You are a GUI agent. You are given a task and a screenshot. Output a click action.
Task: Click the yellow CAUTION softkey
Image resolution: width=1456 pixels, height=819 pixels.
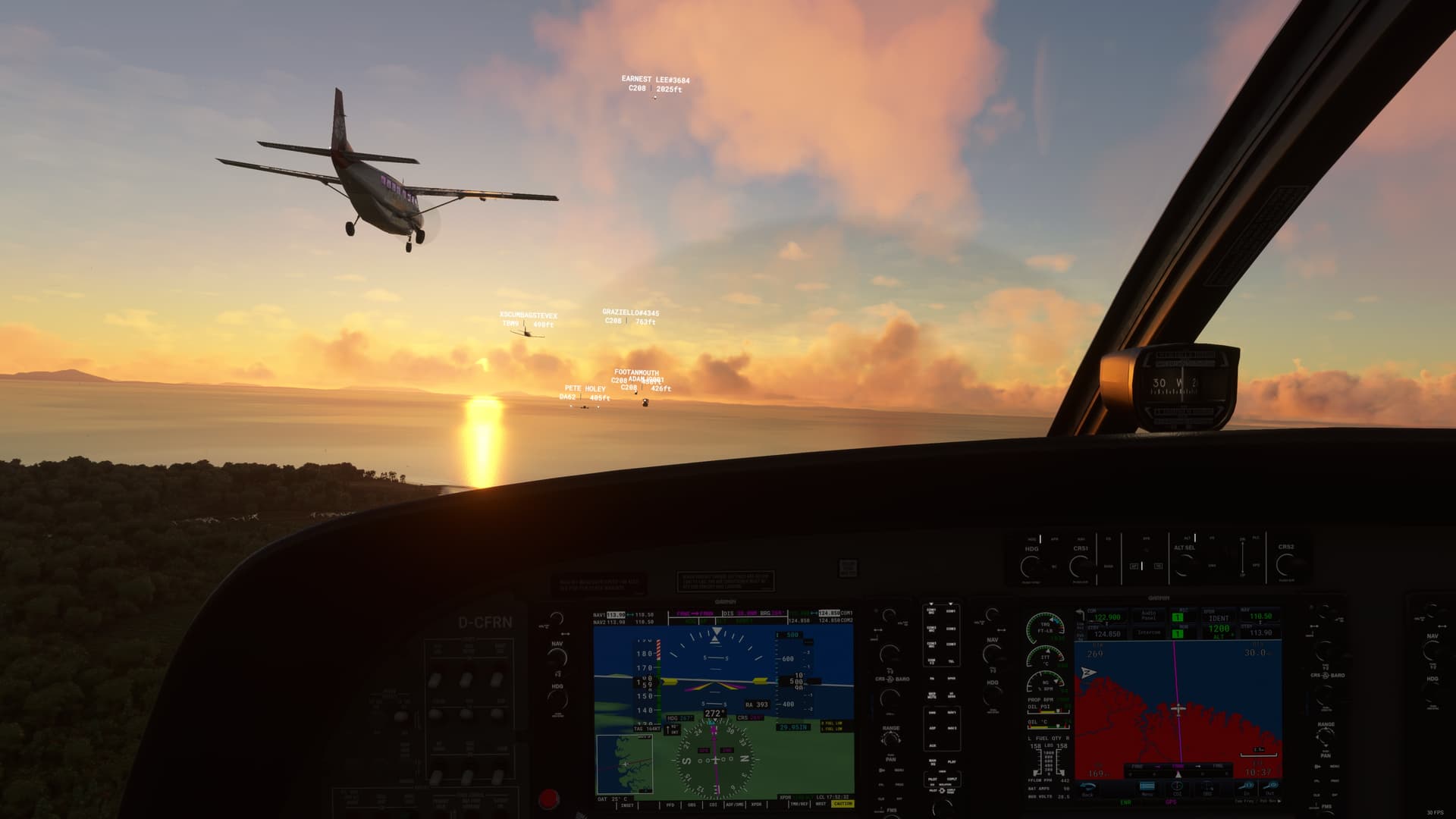843,804
